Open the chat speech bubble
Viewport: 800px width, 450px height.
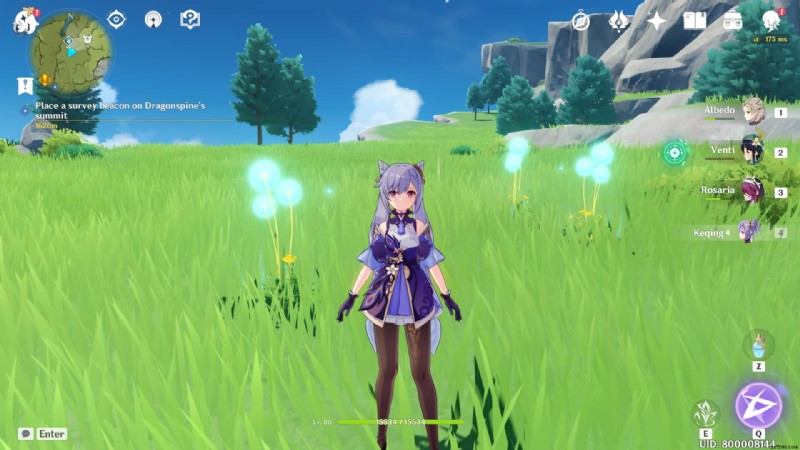tap(25, 434)
